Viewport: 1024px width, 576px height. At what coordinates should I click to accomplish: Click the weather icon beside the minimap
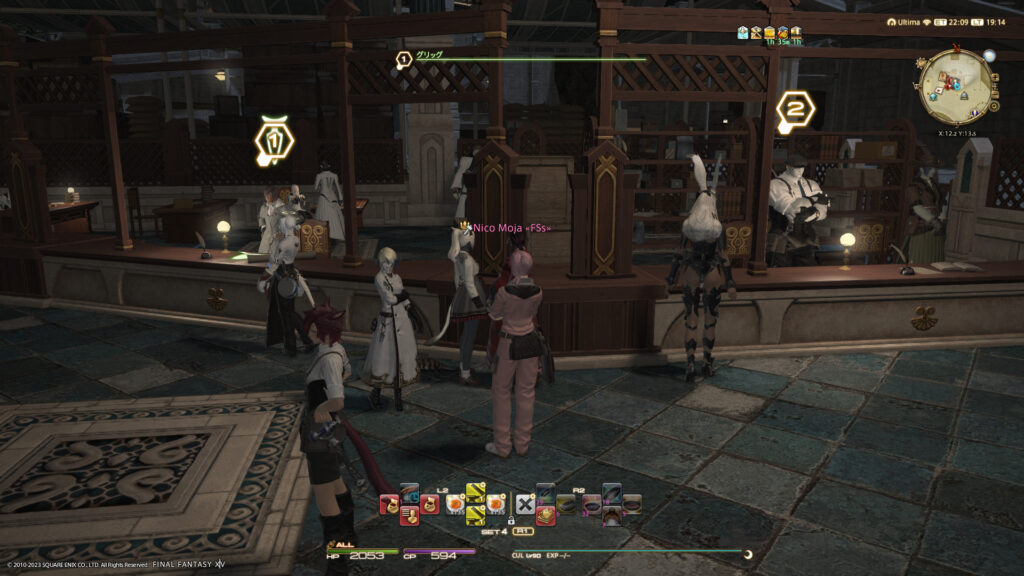(989, 55)
